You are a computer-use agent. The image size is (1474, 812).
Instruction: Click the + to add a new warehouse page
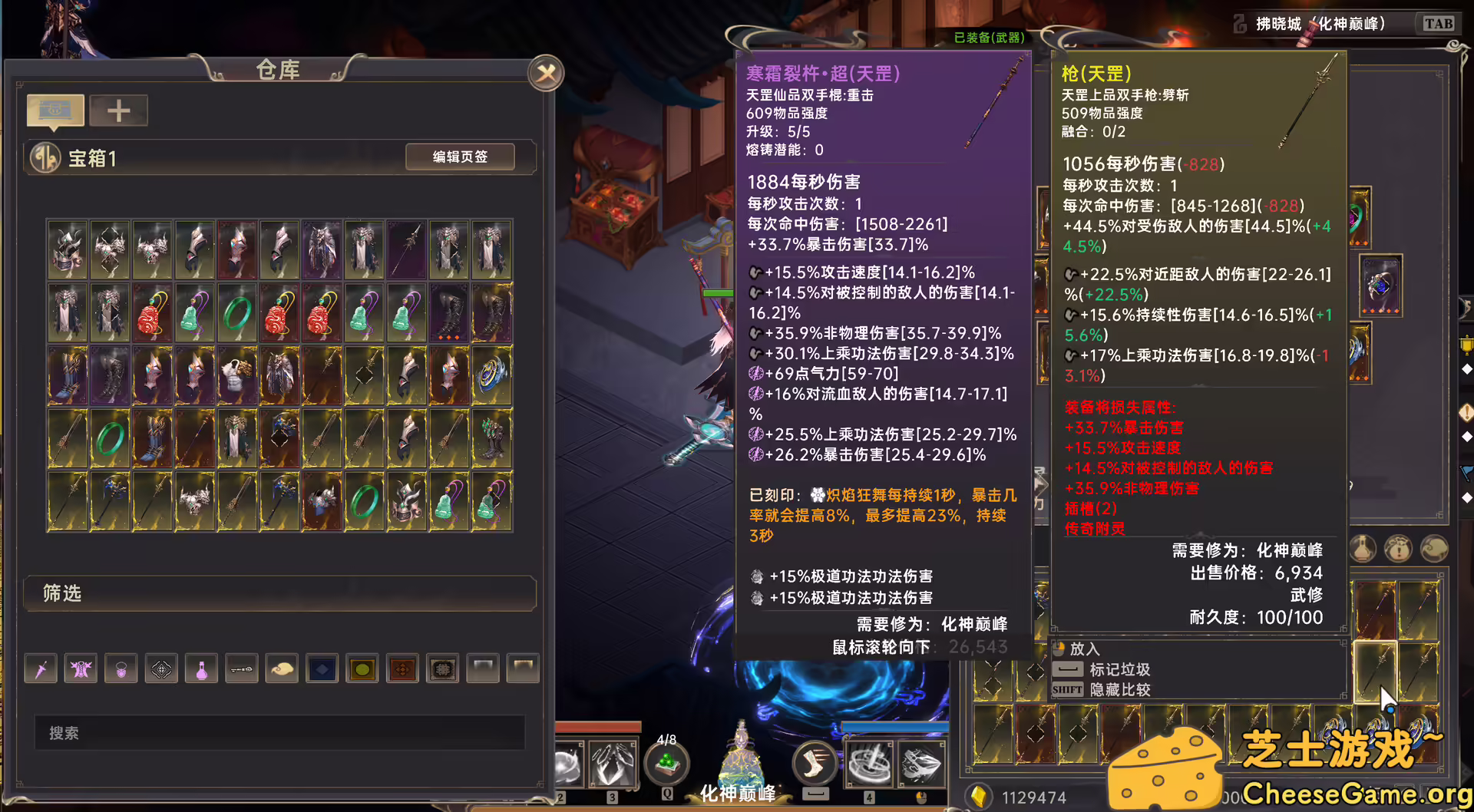pos(119,110)
